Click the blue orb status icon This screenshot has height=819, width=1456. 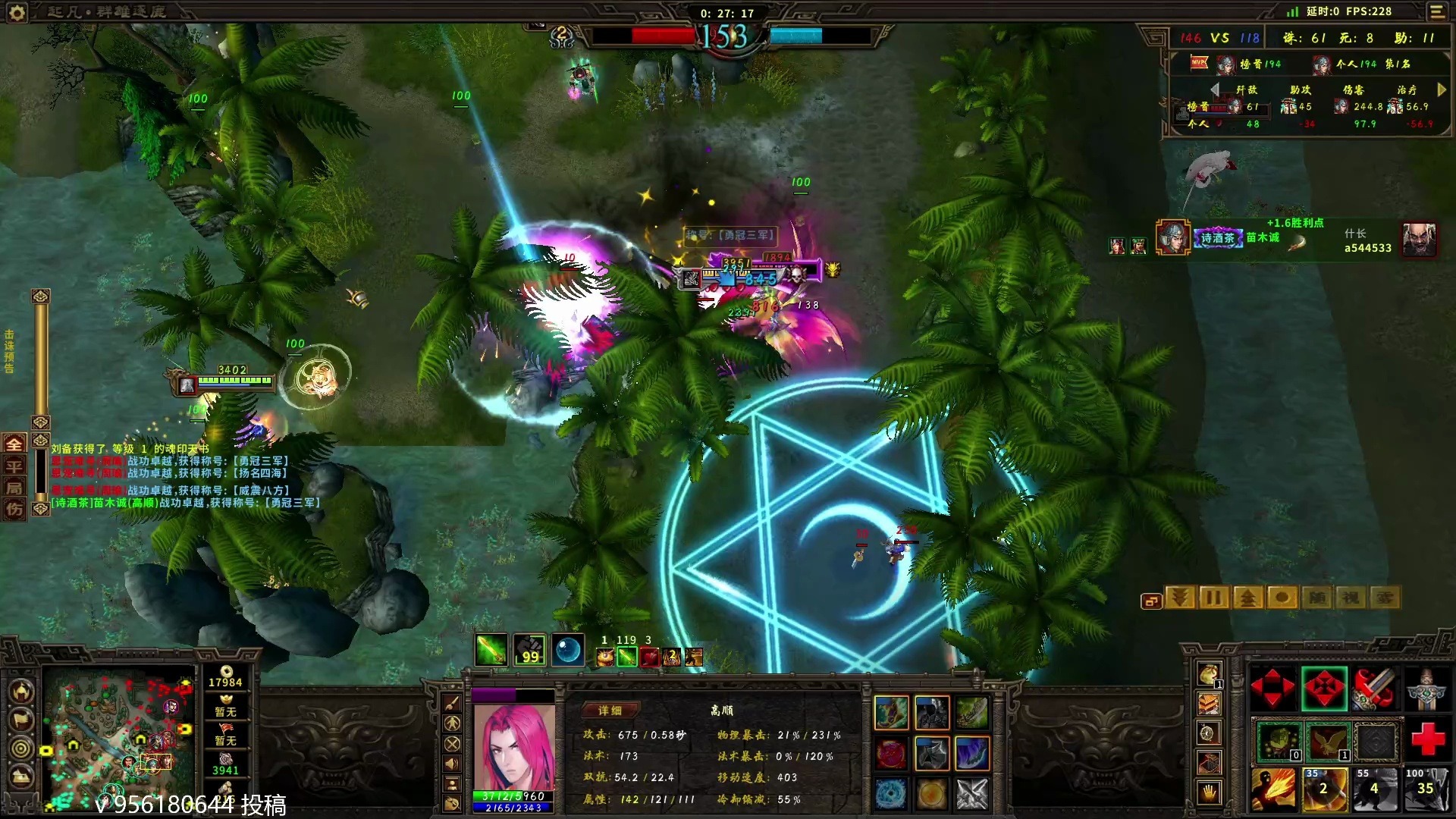pyautogui.click(x=568, y=650)
